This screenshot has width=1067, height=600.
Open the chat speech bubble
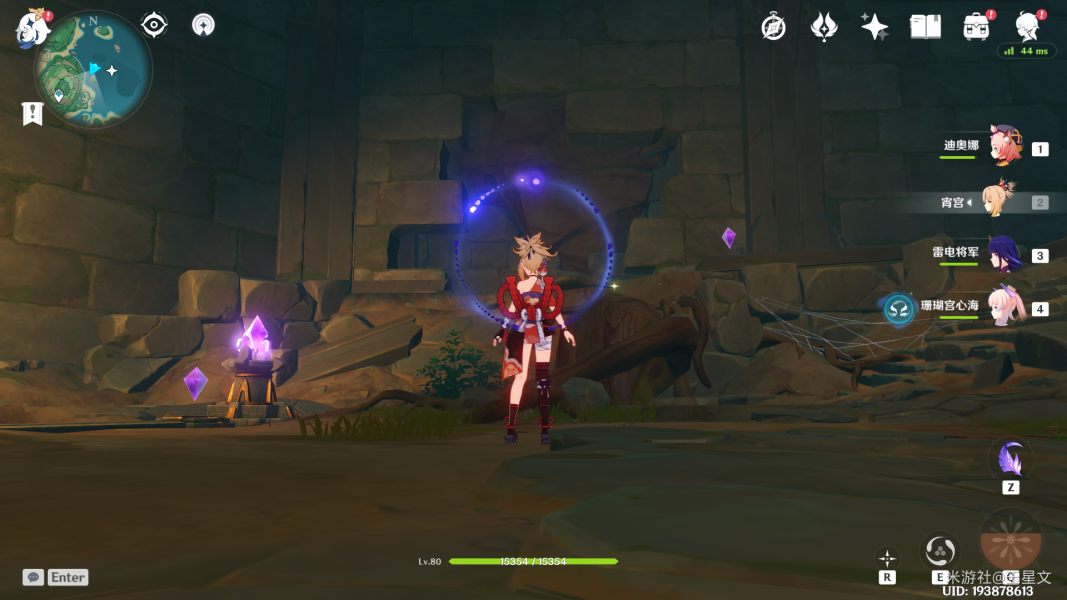34,577
